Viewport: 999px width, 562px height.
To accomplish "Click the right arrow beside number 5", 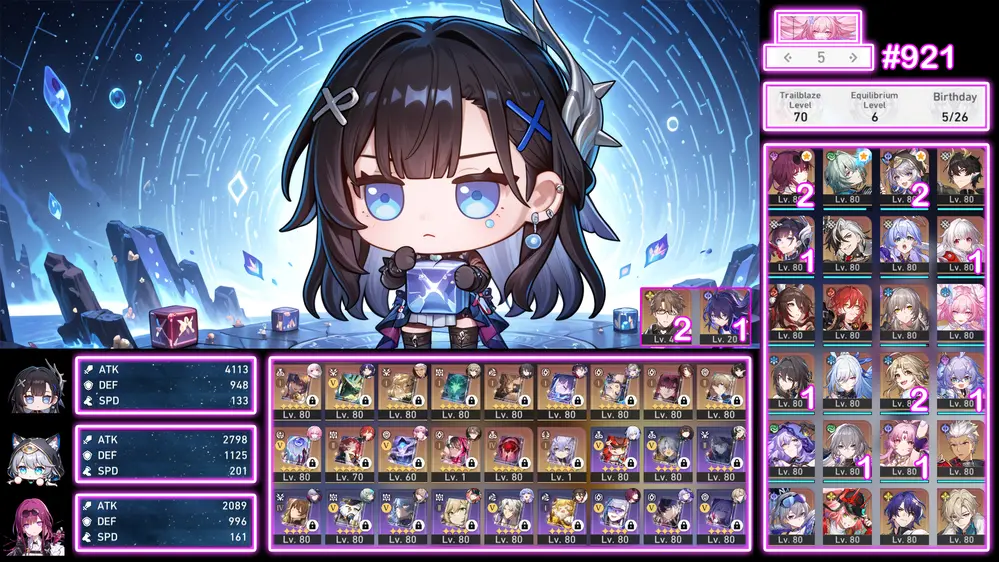I will click(x=852, y=57).
